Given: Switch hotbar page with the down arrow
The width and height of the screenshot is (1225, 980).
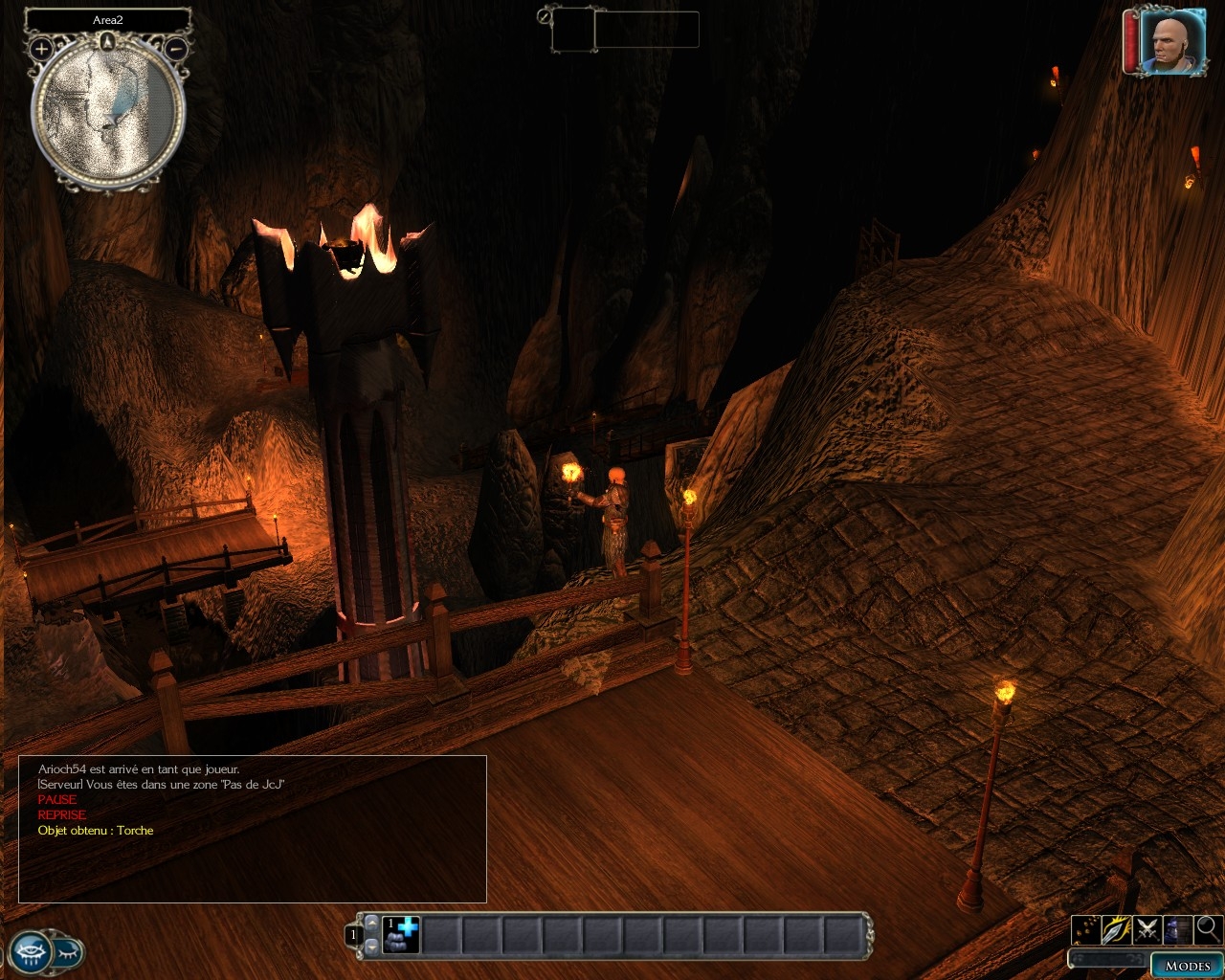Looking at the screenshot, I should pyautogui.click(x=372, y=947).
